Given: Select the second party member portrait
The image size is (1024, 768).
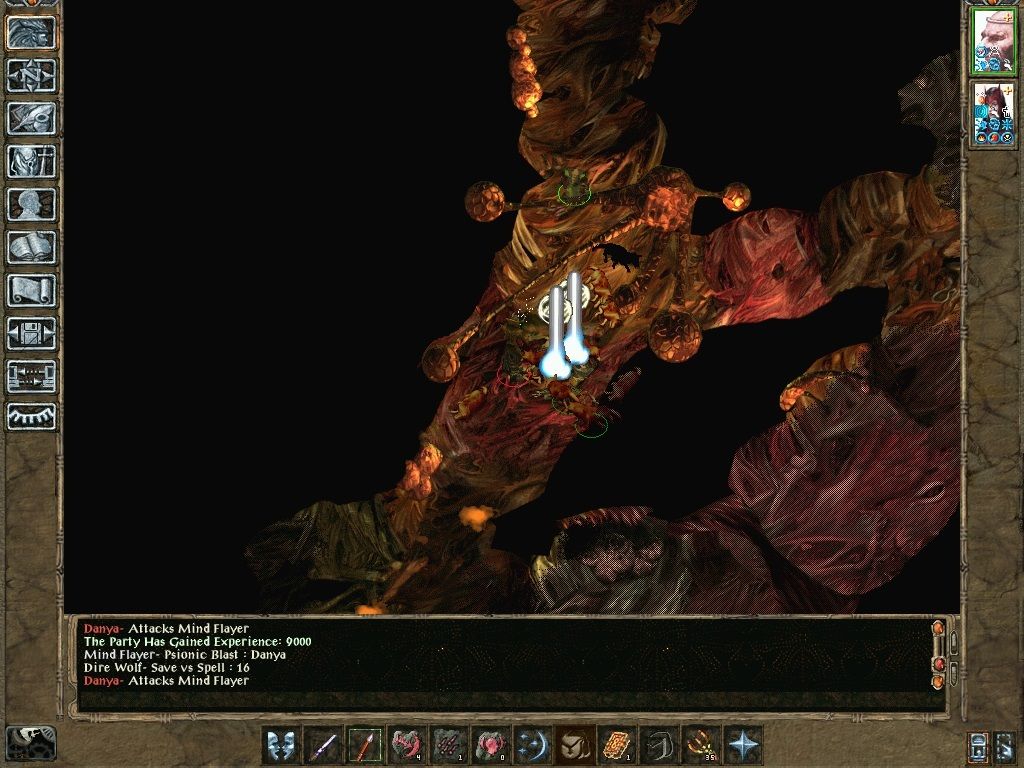Looking at the screenshot, I should click(x=994, y=114).
